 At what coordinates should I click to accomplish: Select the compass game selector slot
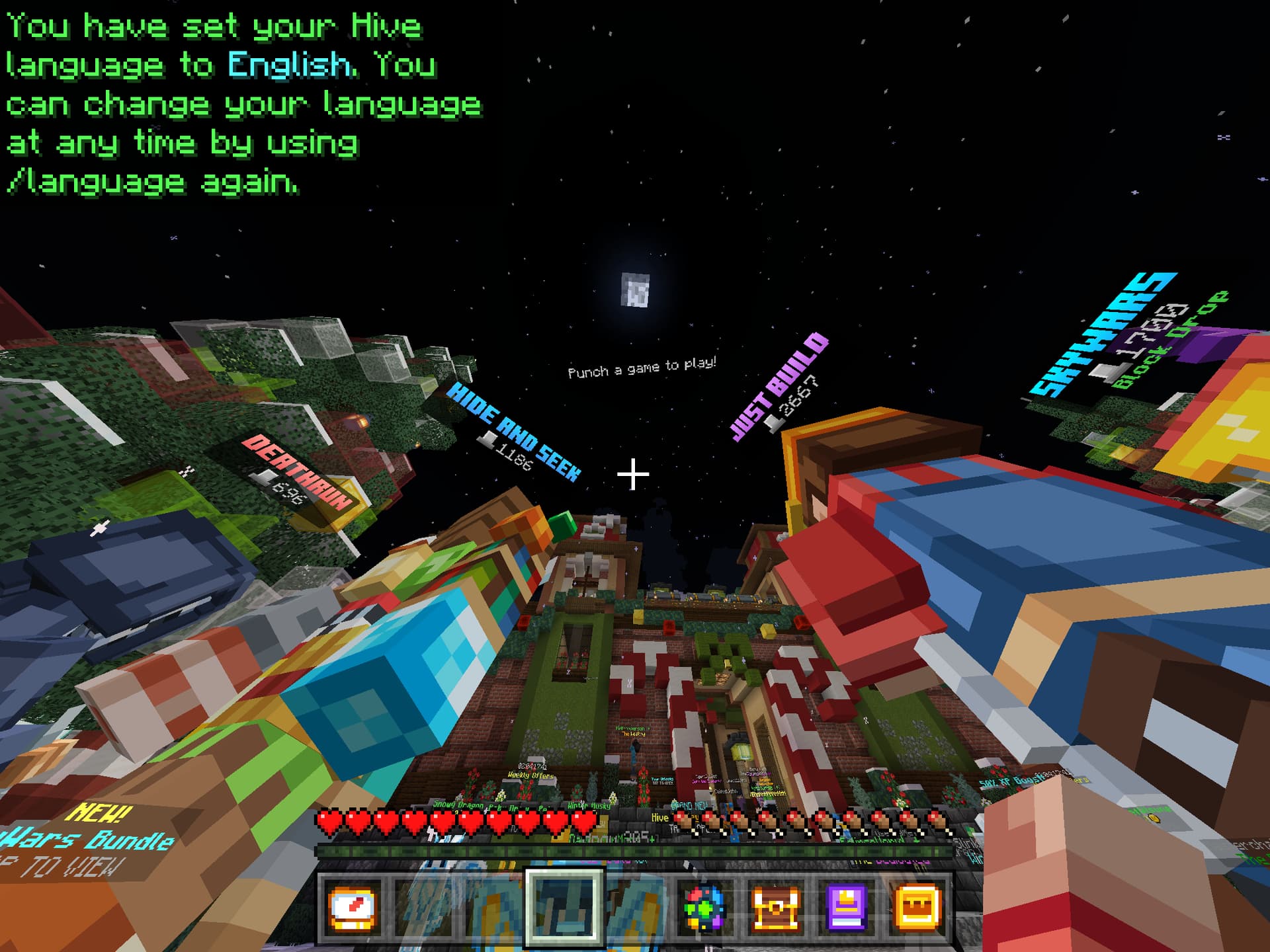coord(353,908)
